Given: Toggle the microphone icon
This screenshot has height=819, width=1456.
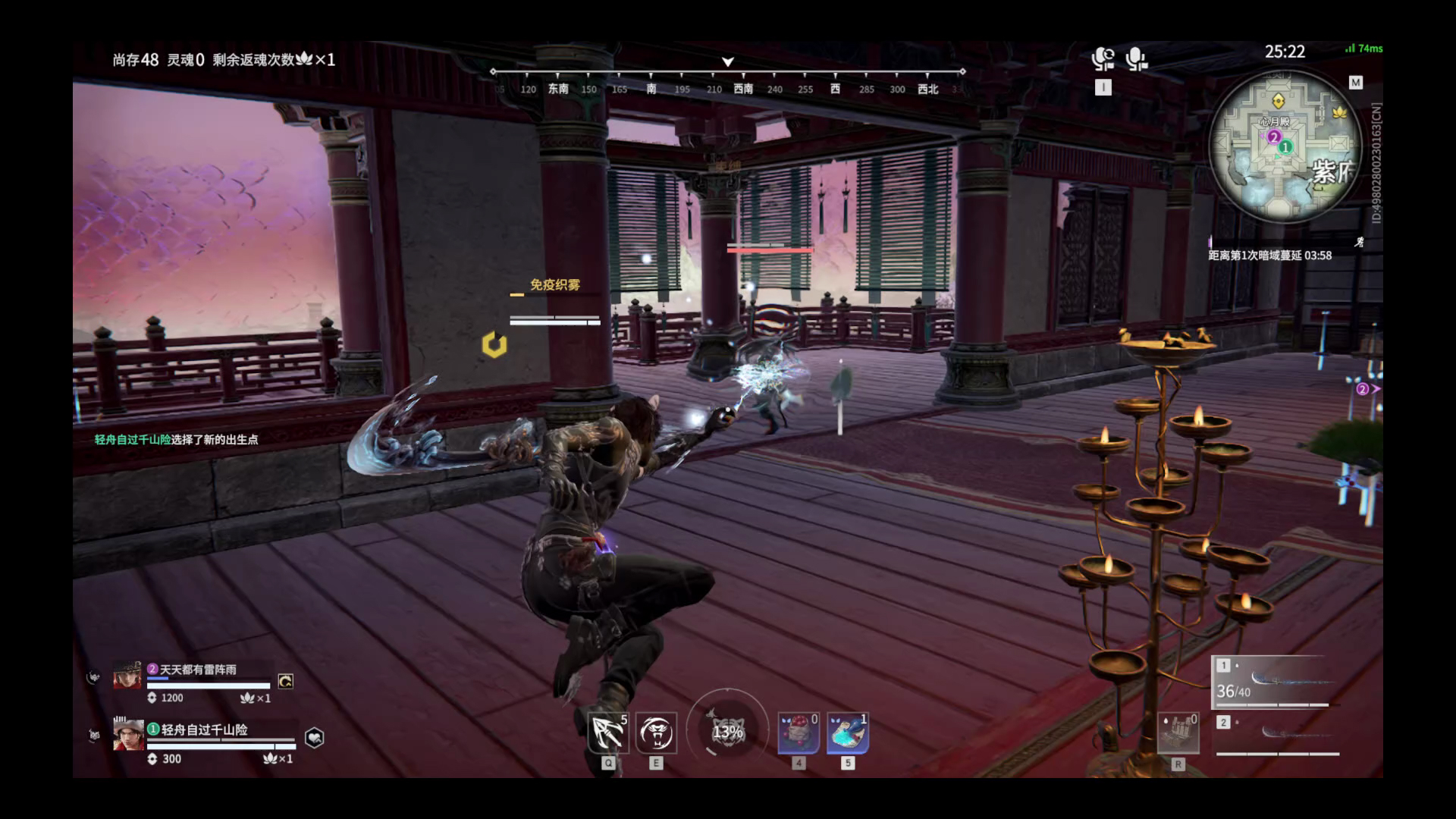Looking at the screenshot, I should click(x=1136, y=59).
